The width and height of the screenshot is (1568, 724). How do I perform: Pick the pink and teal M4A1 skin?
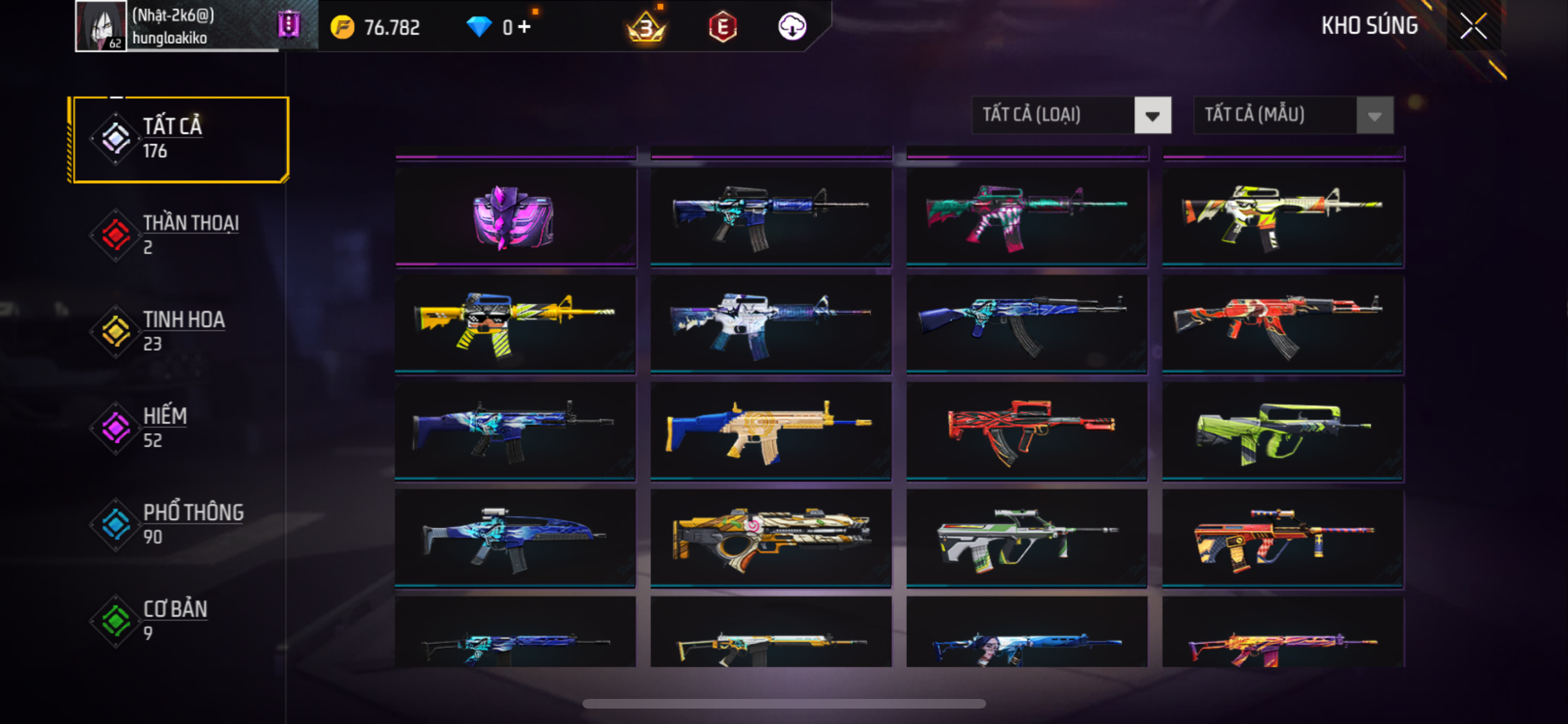coord(1026,217)
